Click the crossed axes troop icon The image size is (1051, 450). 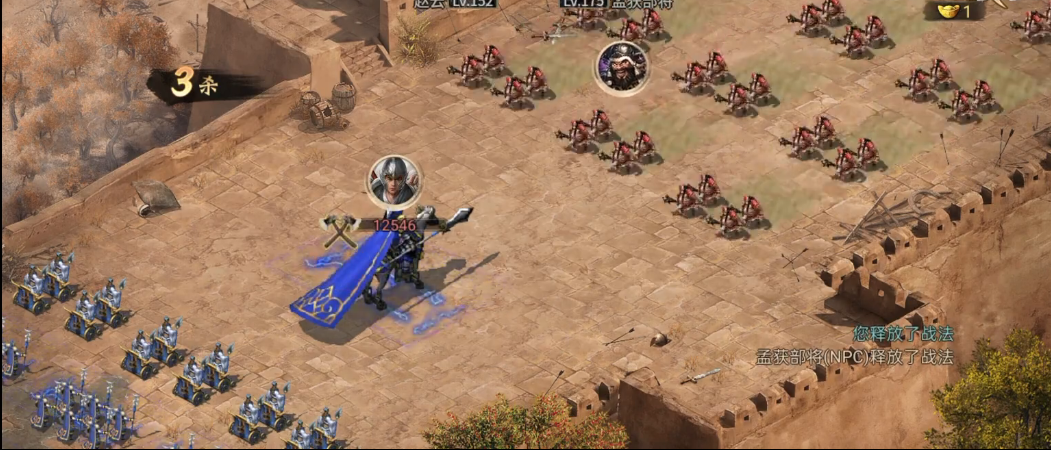340,229
